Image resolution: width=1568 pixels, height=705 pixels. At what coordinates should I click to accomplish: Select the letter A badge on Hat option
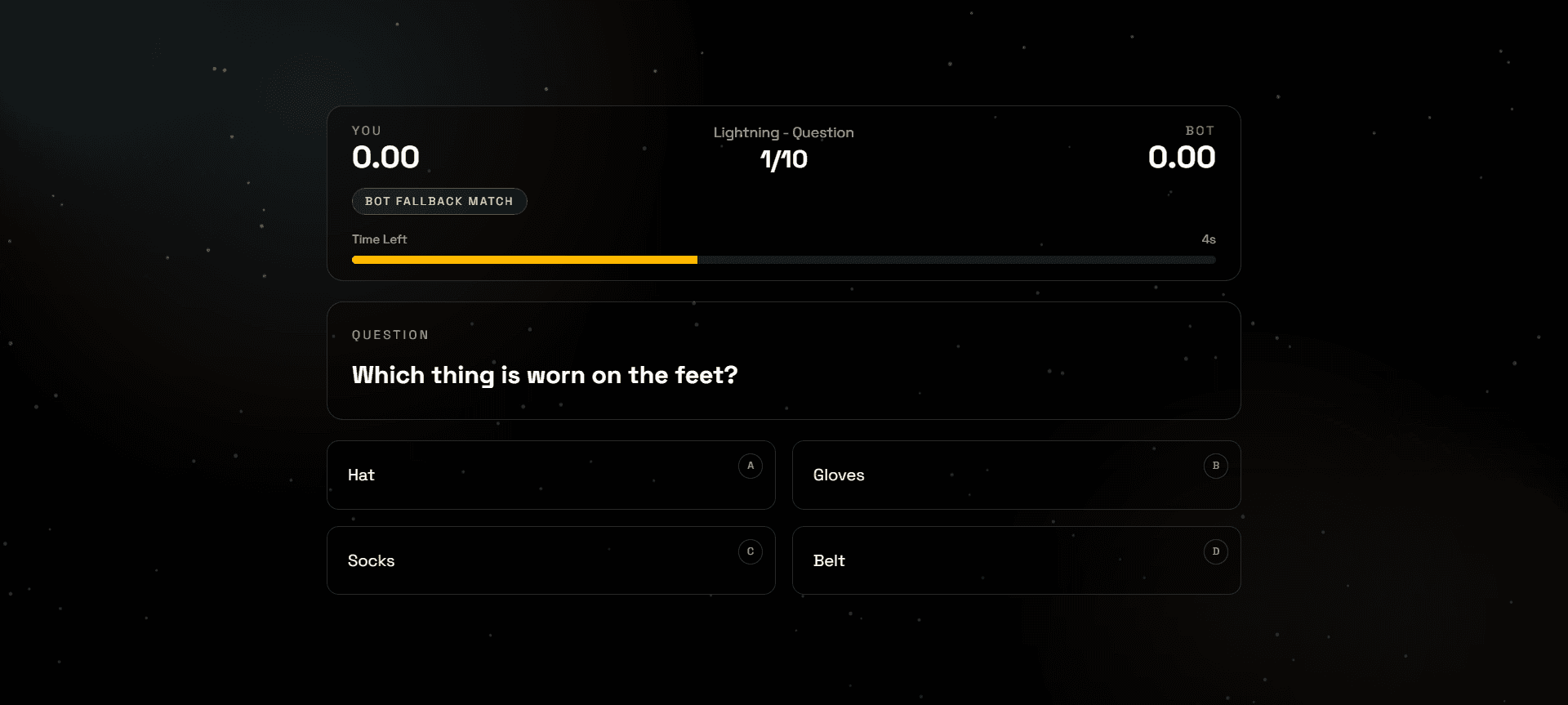point(751,466)
